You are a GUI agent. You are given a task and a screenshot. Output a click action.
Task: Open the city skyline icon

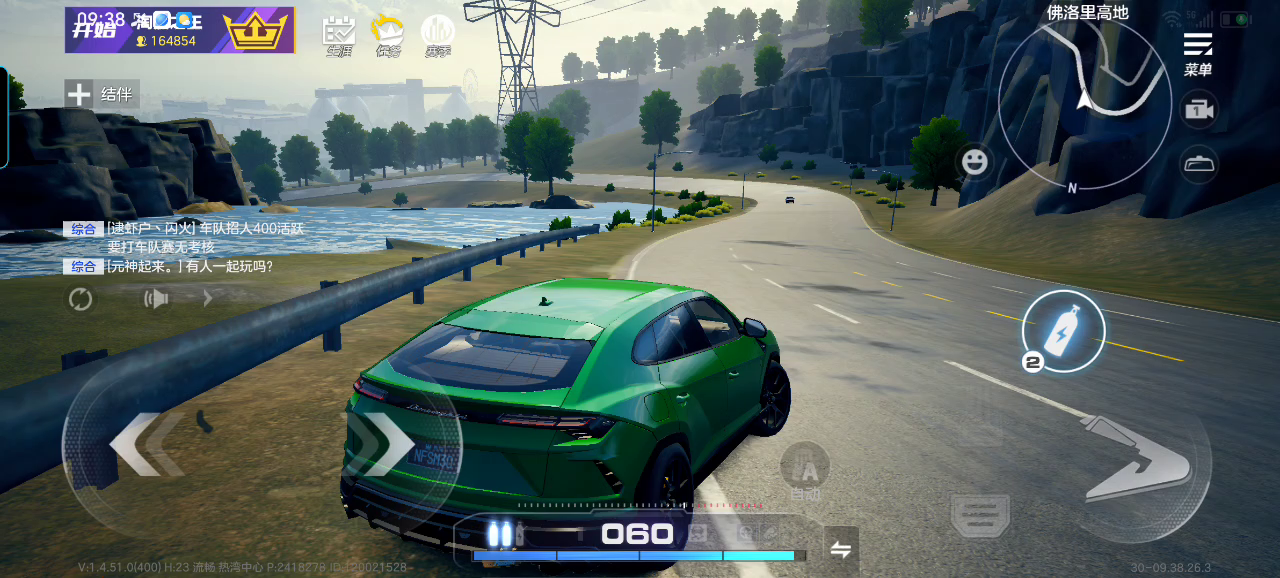pos(438,36)
